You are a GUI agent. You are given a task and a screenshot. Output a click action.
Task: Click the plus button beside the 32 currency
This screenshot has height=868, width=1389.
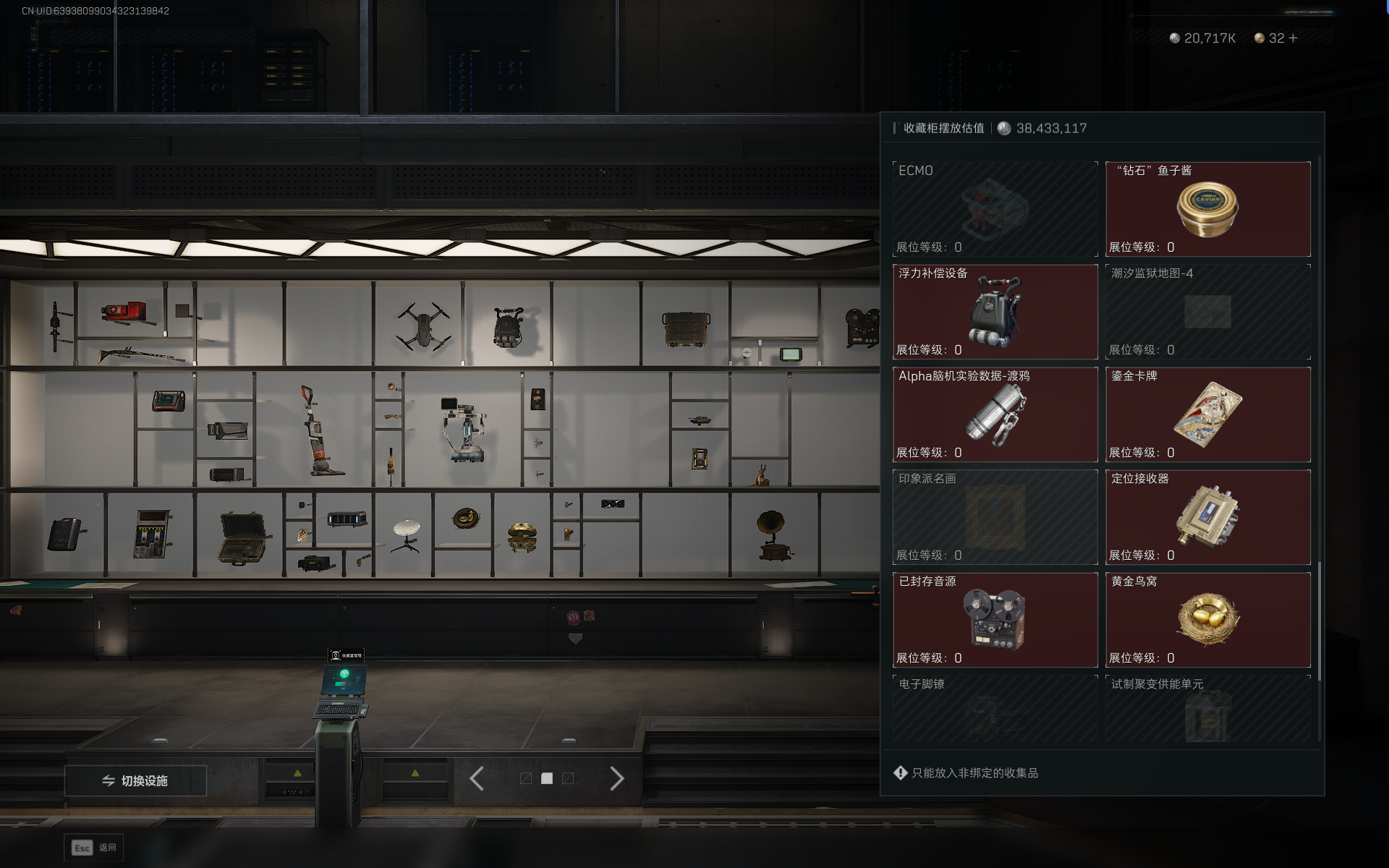pyautogui.click(x=1293, y=38)
